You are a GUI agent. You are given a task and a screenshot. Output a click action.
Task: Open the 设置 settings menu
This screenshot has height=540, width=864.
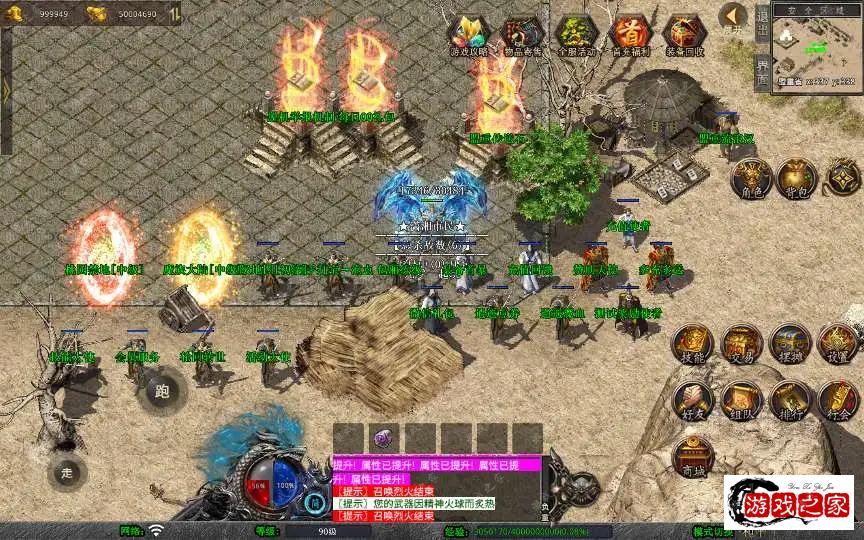(838, 344)
